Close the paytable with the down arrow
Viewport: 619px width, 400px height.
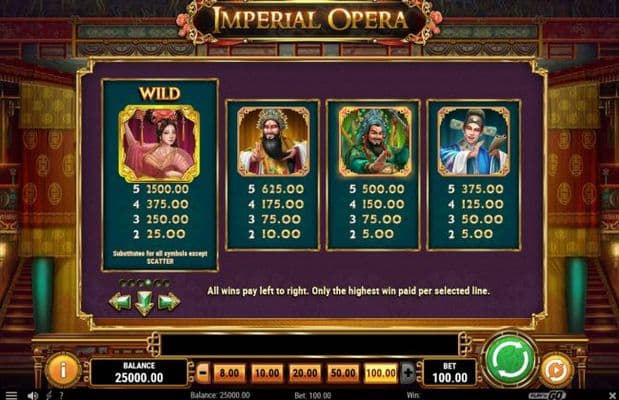pyautogui.click(x=144, y=302)
